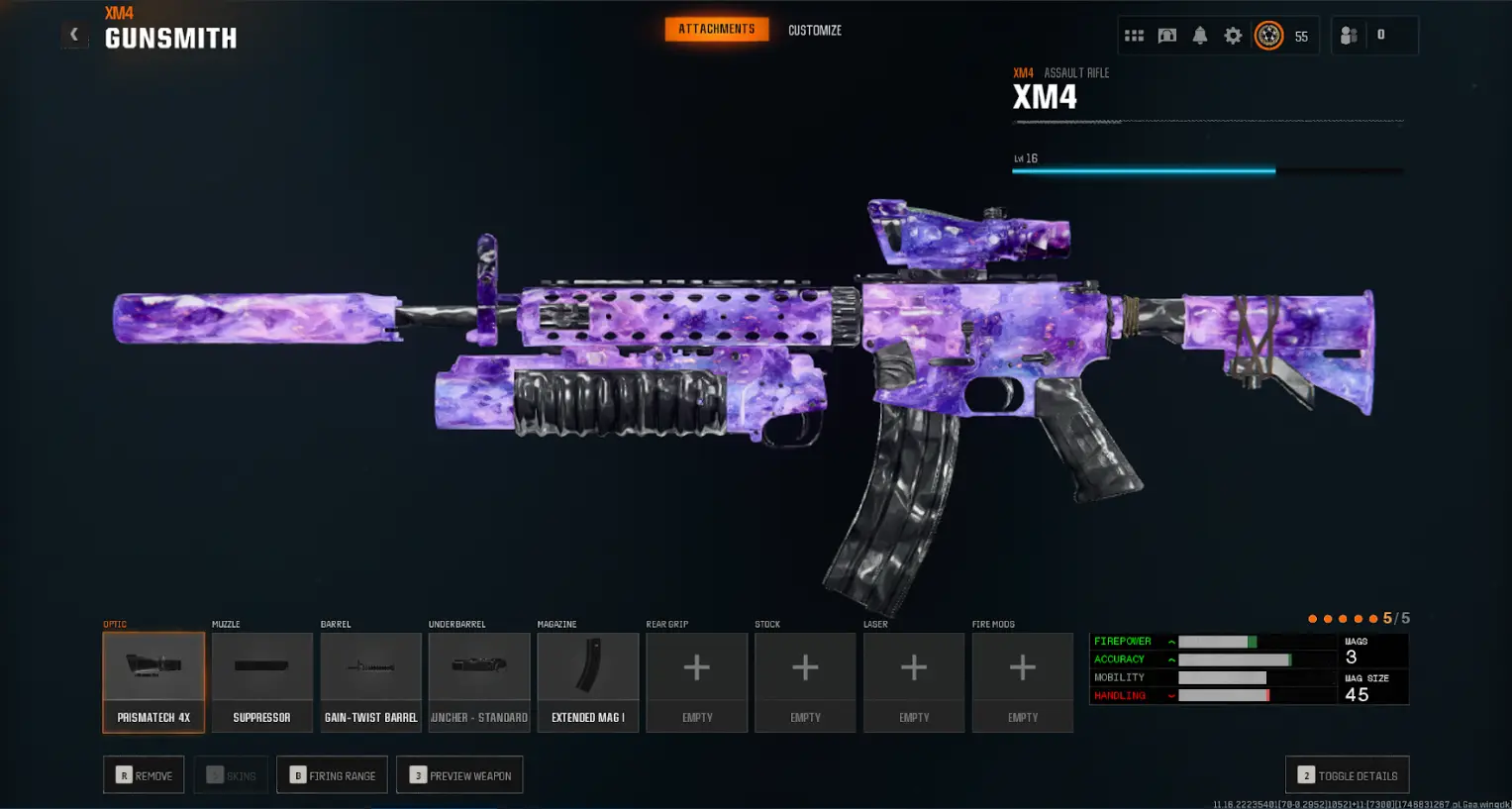Select the Attachments tab
This screenshot has height=809, width=1512.
[716, 30]
